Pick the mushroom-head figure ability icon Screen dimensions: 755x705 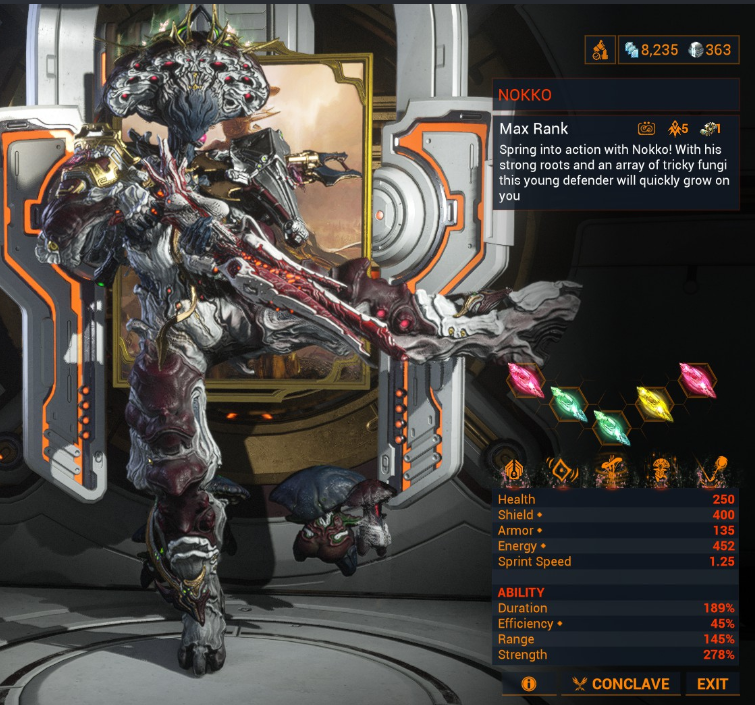point(661,469)
